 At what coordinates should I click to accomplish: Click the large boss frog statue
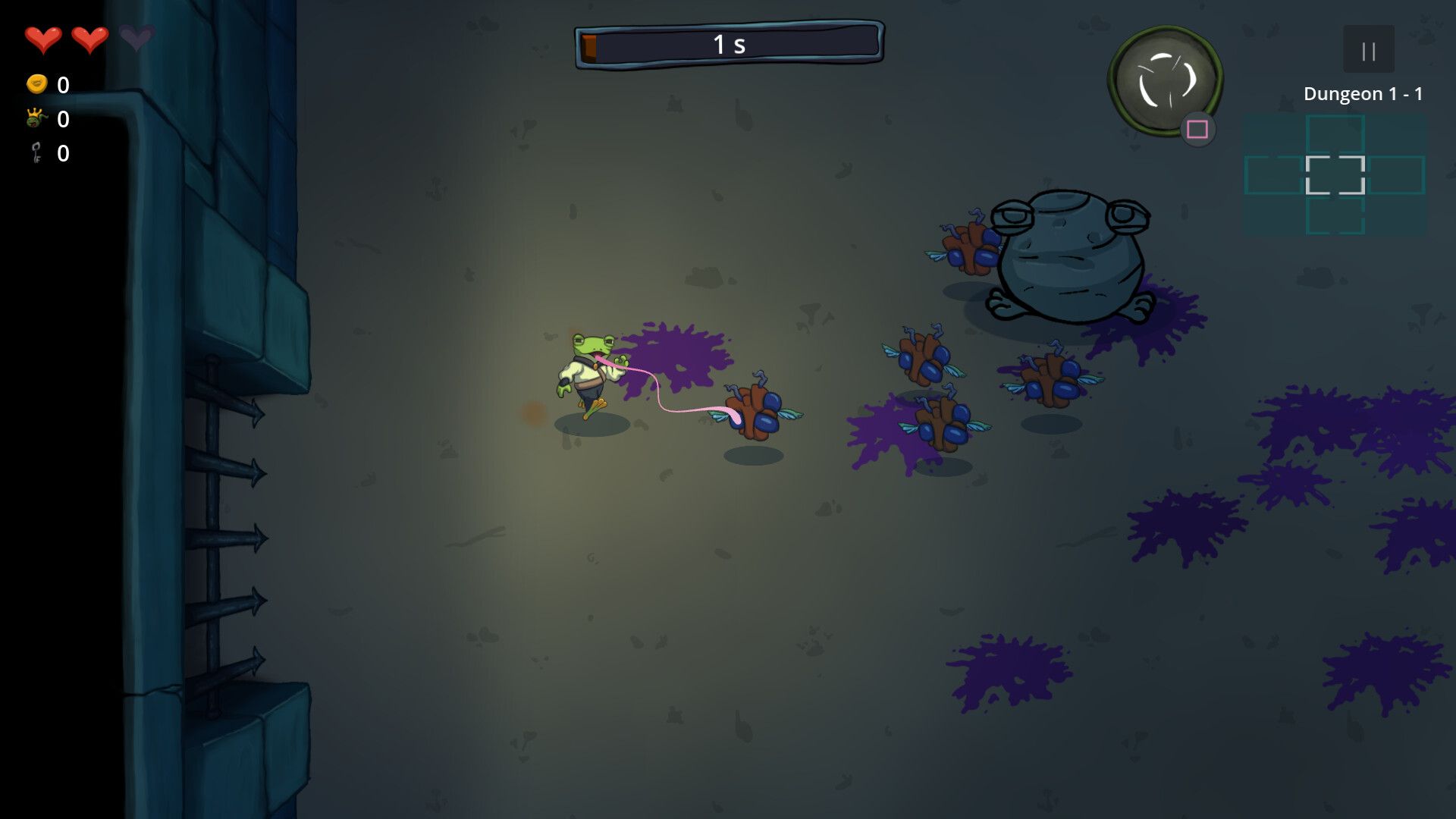(1069, 258)
